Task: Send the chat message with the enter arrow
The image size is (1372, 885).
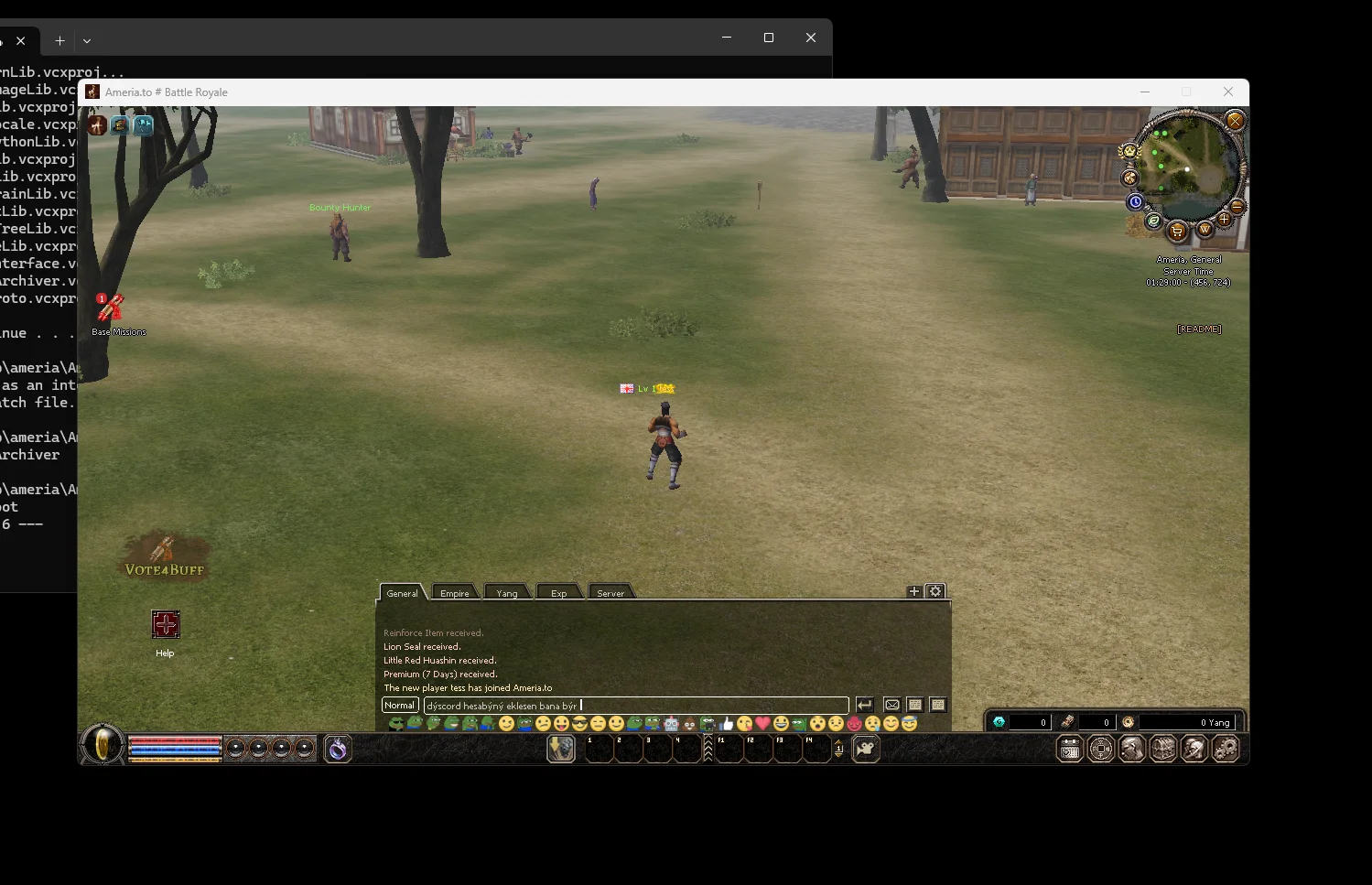Action: point(864,706)
